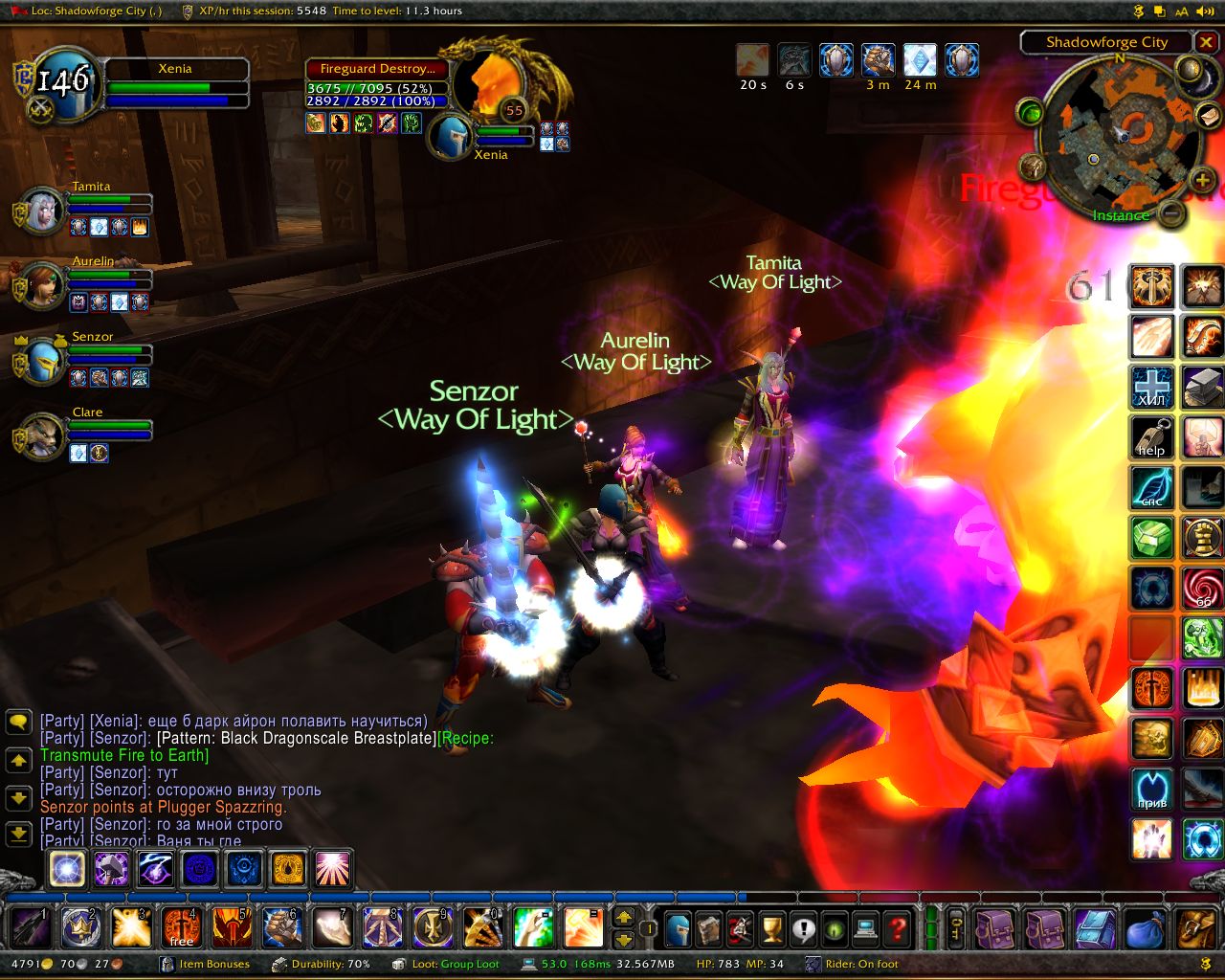This screenshot has height=980, width=1225.
Task: Use the red spiral ability icon
Action: [x=1202, y=588]
